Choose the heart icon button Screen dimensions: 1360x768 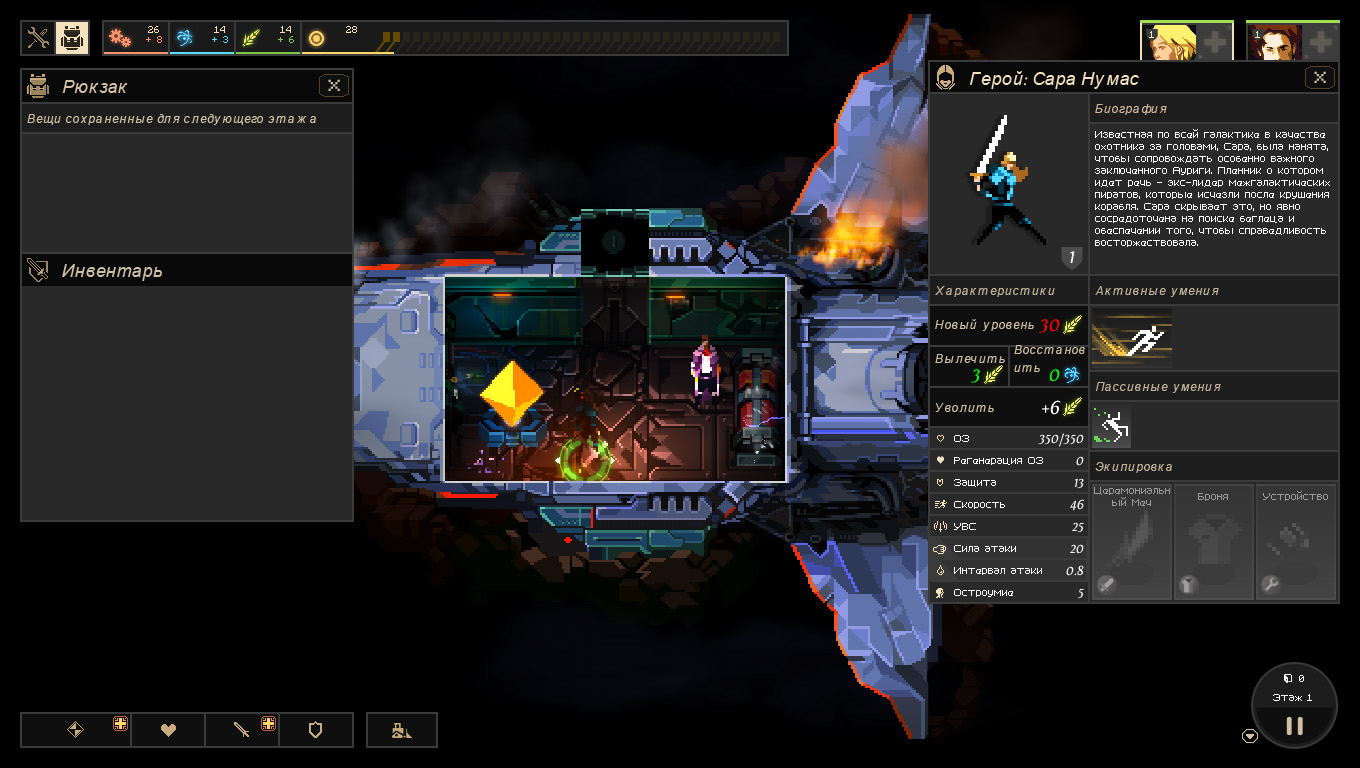pos(168,730)
